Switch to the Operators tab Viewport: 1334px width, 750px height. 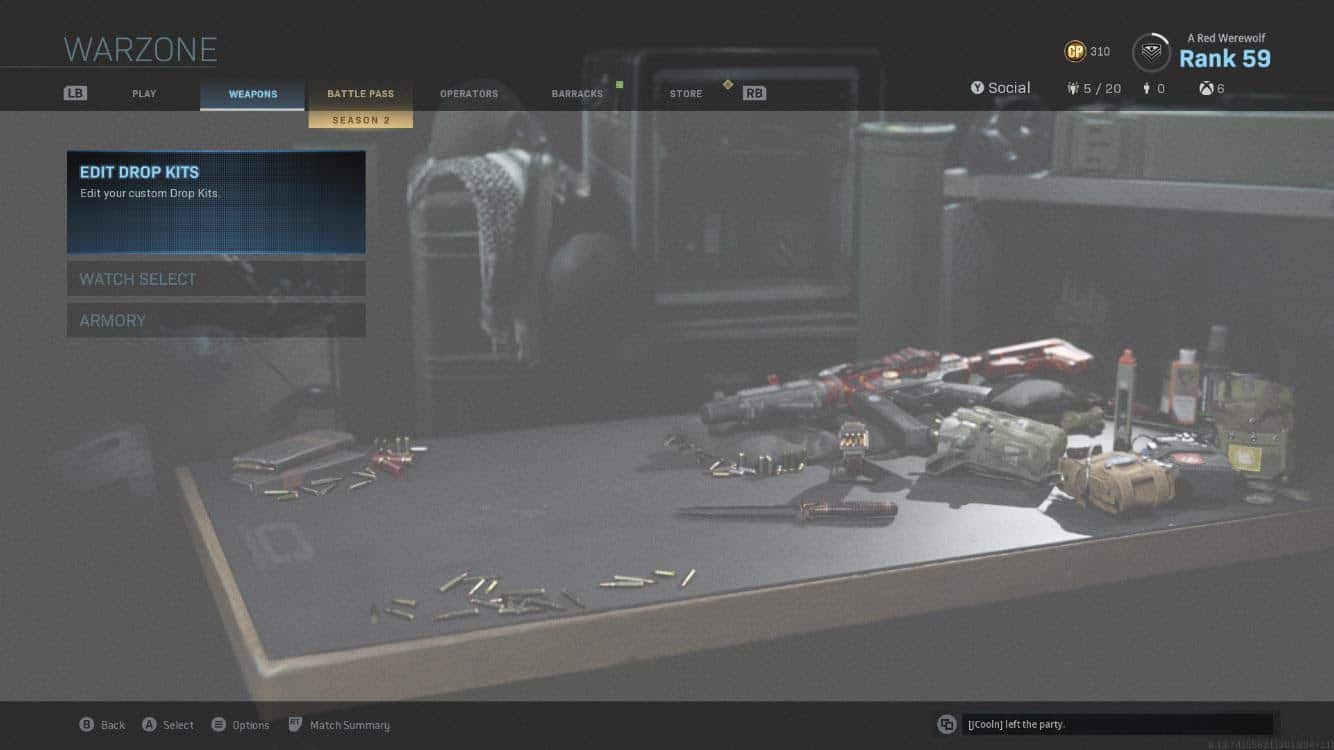click(x=468, y=93)
